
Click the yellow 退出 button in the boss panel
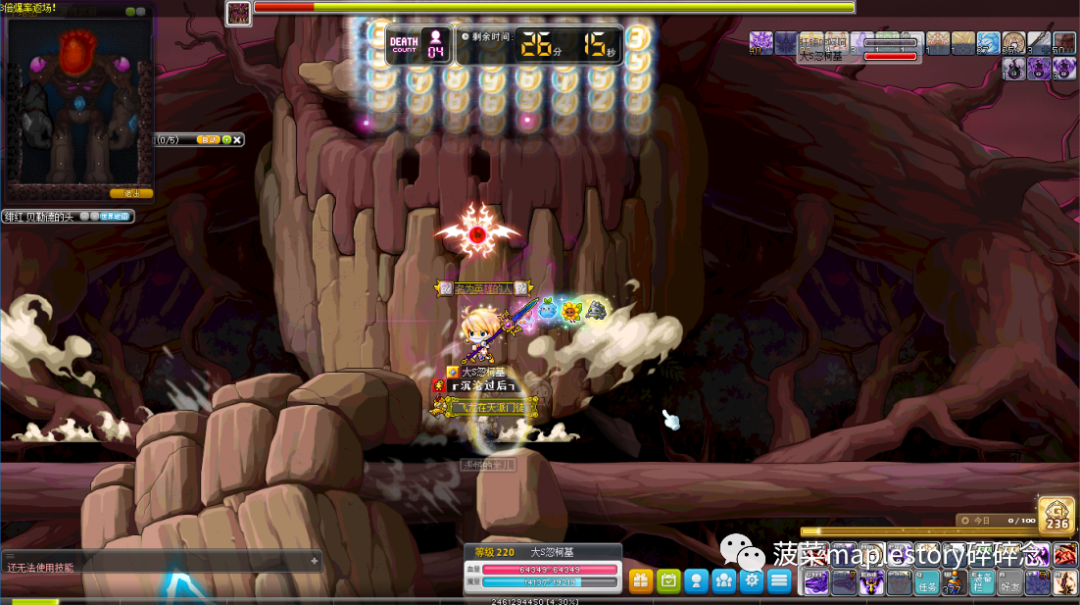pos(131,193)
